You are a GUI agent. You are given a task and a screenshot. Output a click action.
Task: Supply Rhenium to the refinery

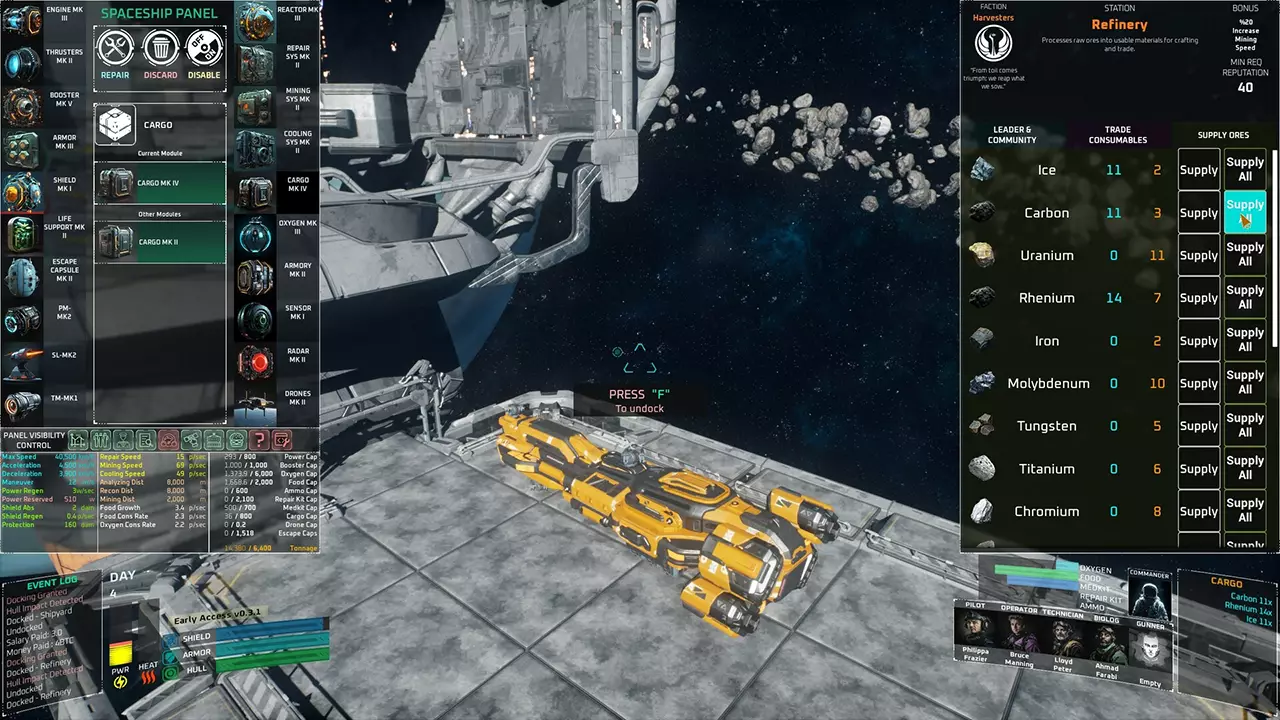click(x=1198, y=298)
